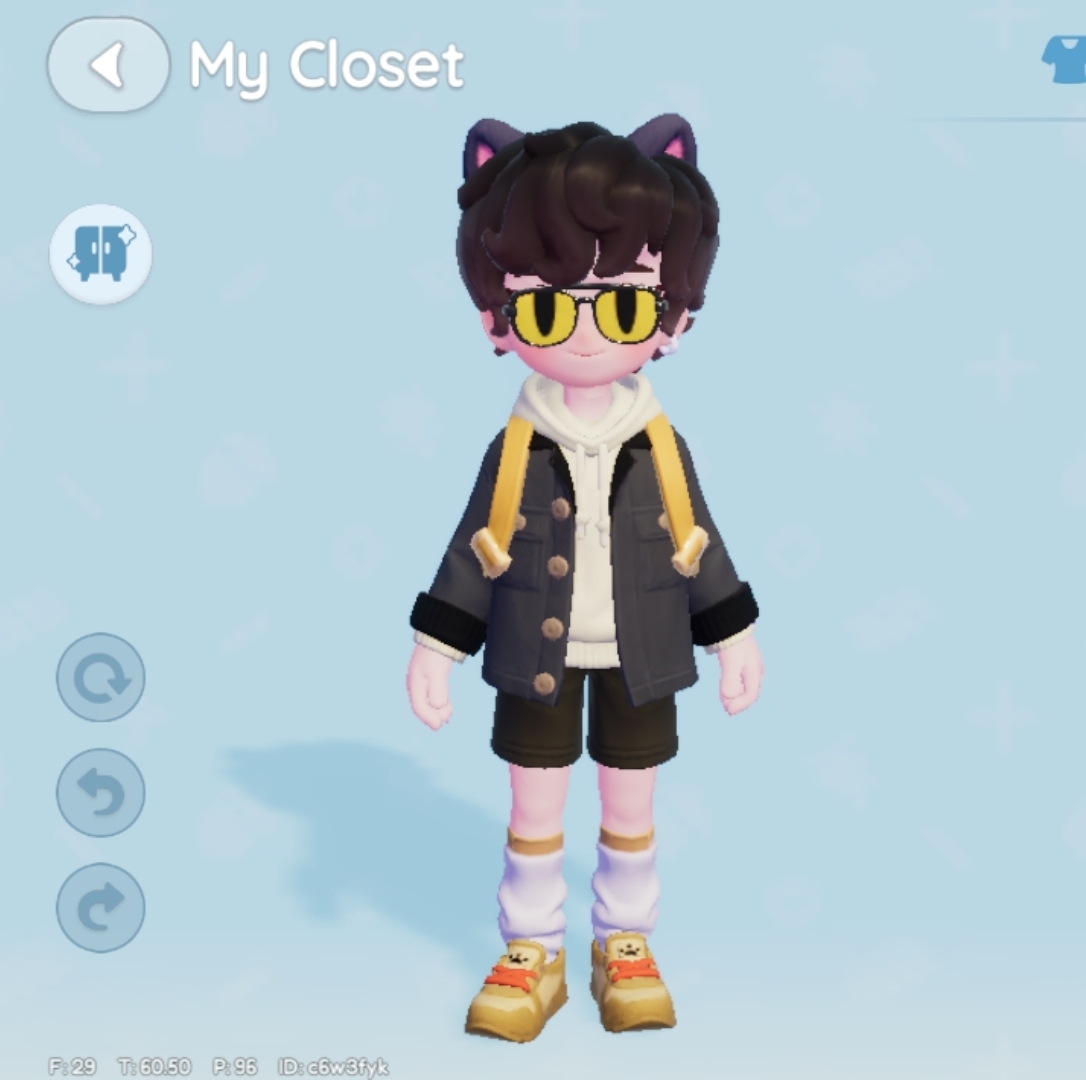
Task: Select the blue shirt clothing tab
Action: point(1066,62)
